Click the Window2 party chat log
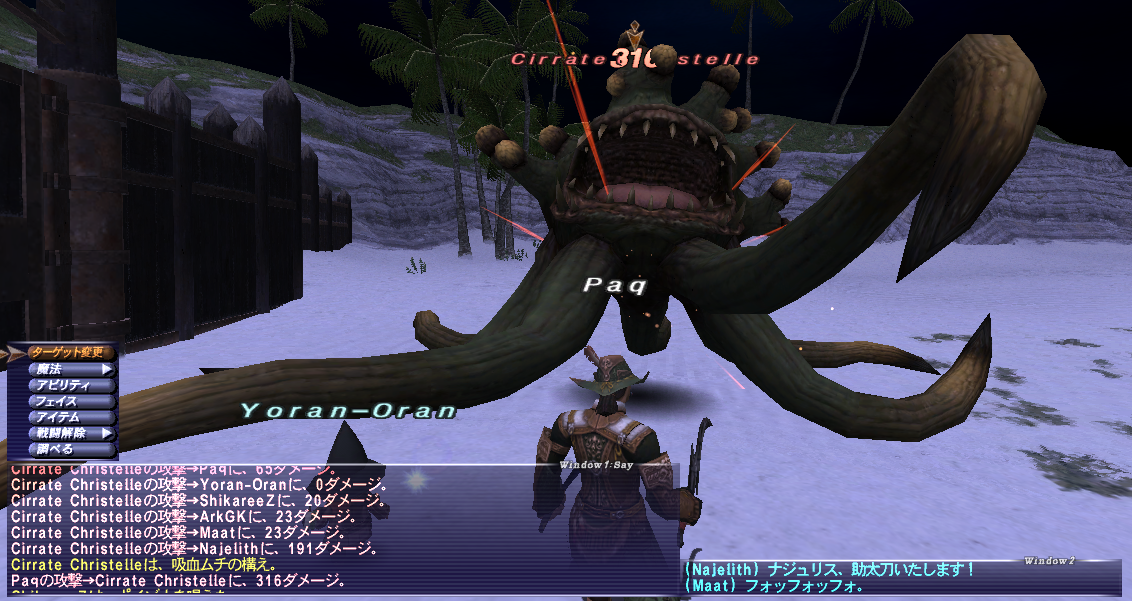 click(x=900, y=578)
